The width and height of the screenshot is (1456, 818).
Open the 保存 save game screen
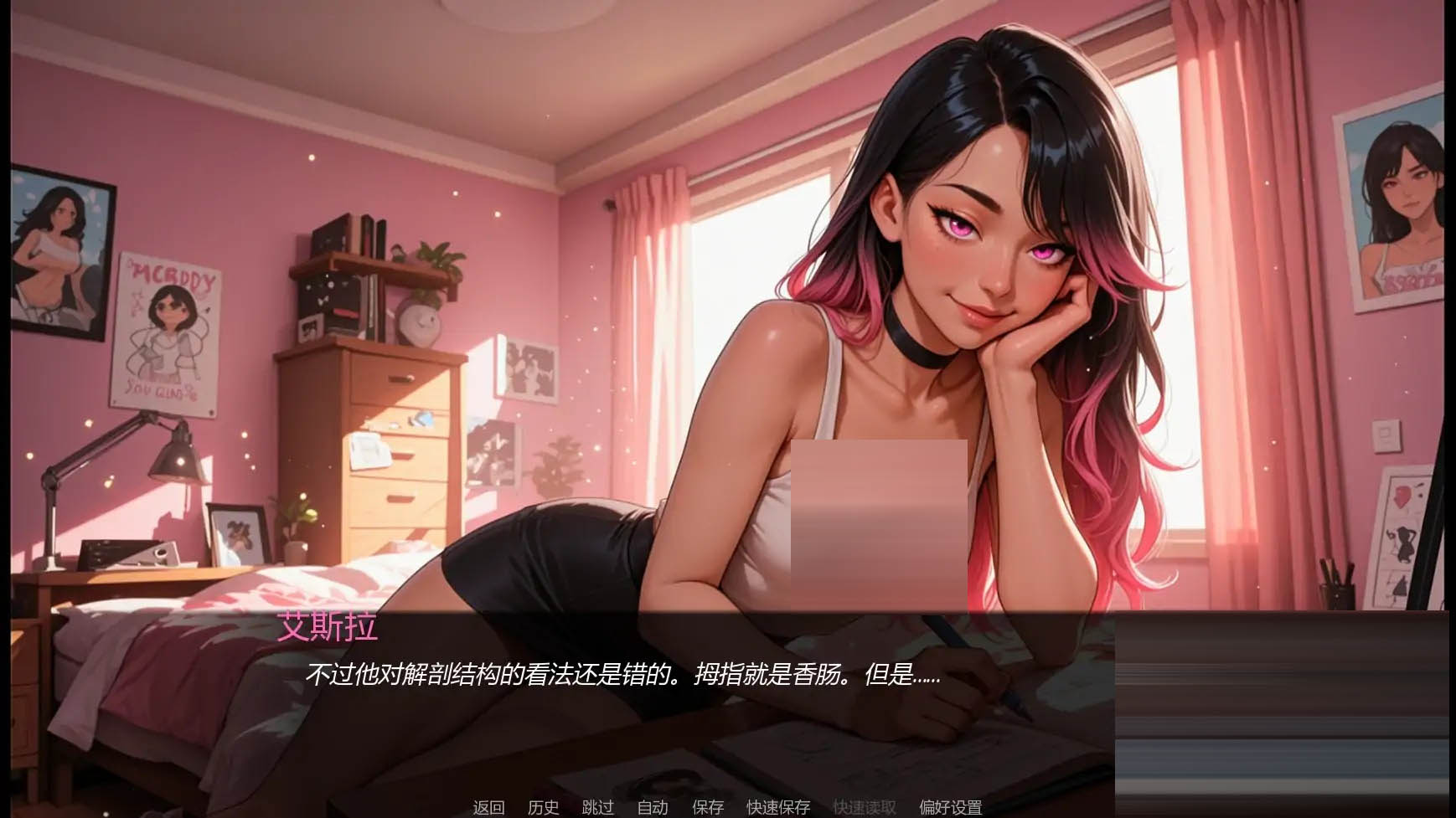(x=709, y=808)
